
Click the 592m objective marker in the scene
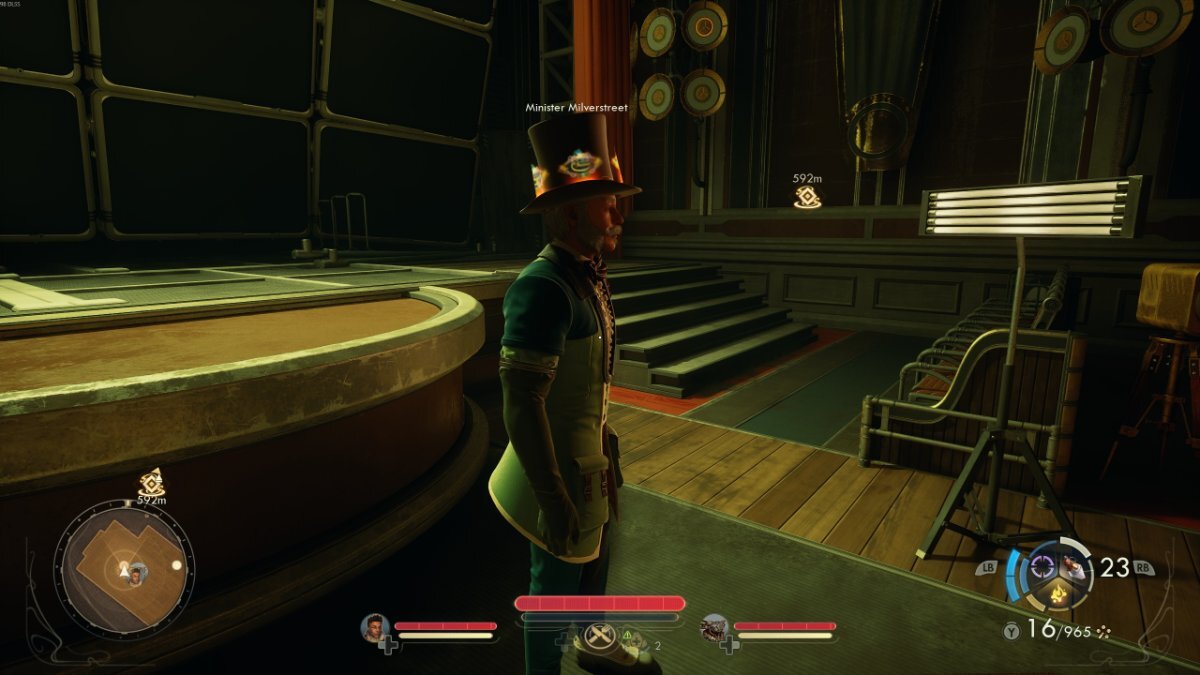(x=807, y=197)
